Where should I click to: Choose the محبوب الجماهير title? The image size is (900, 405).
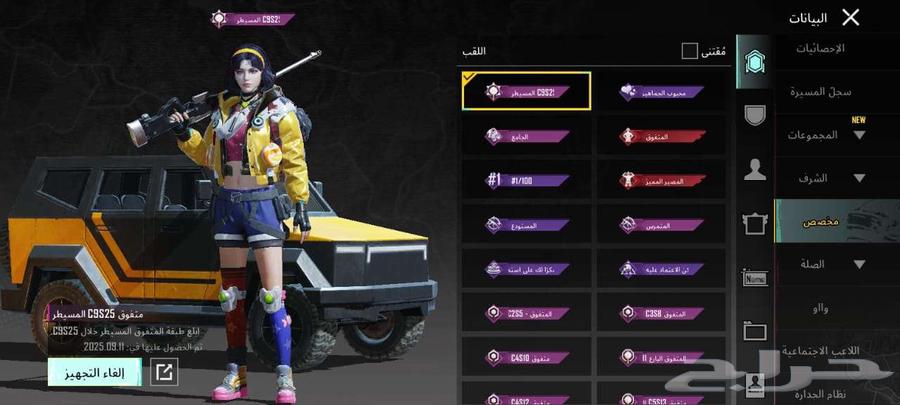662,91
